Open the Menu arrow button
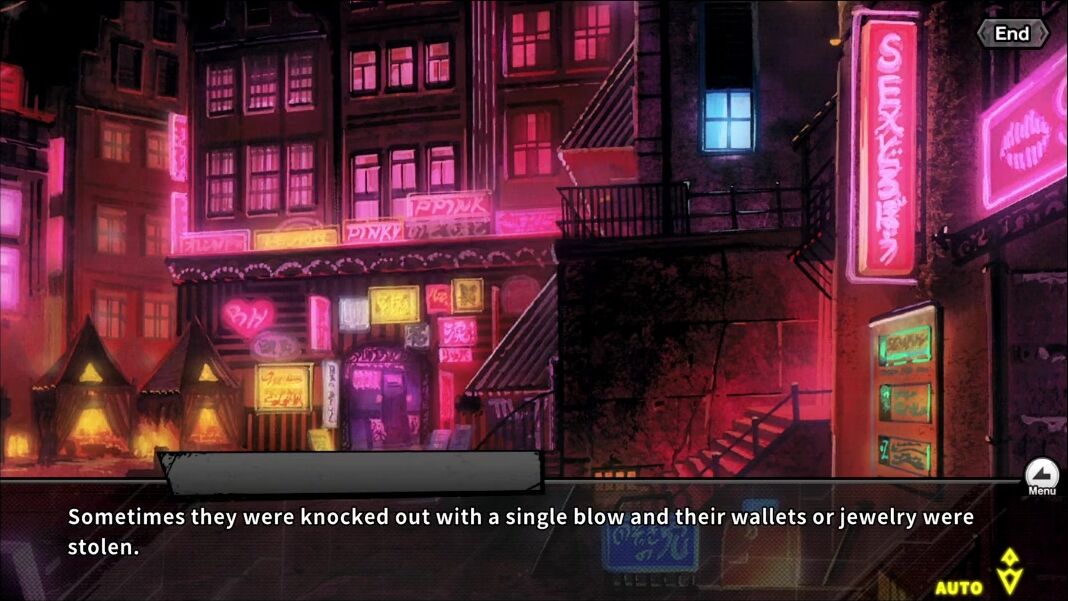This screenshot has width=1068, height=601. click(x=1041, y=474)
